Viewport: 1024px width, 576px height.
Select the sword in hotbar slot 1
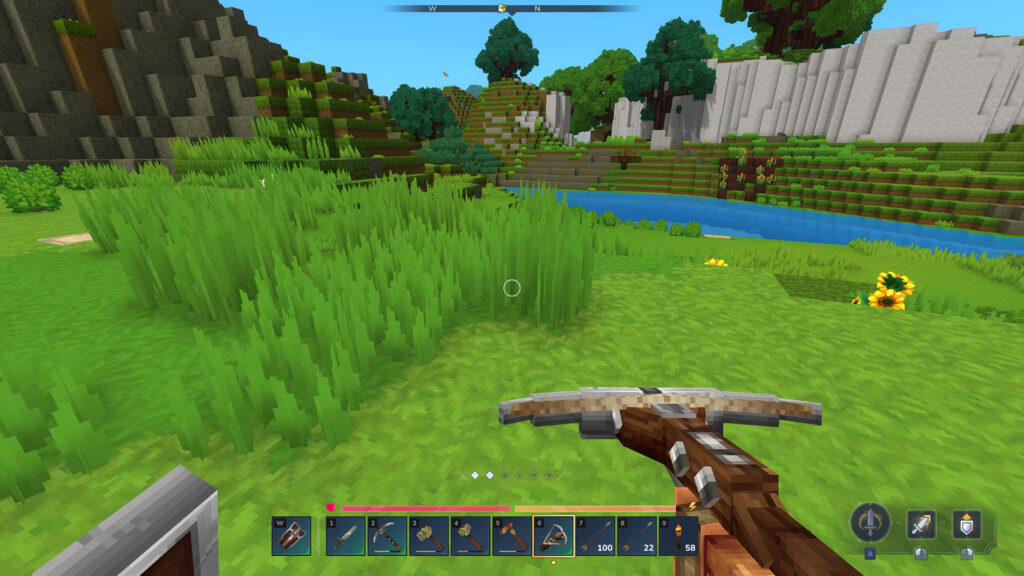pyautogui.click(x=344, y=536)
